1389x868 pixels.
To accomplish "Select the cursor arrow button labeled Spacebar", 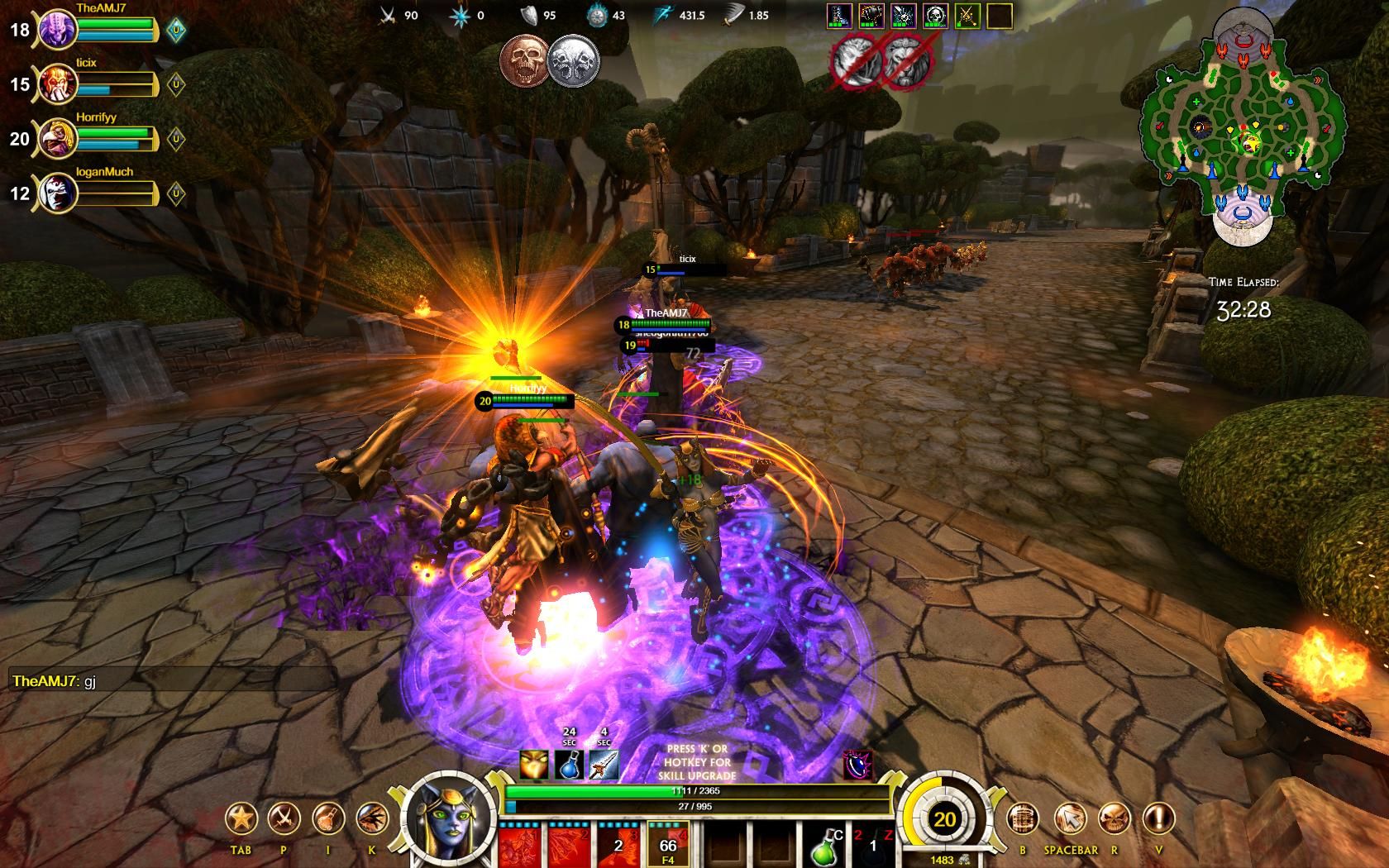I will (x=1070, y=818).
